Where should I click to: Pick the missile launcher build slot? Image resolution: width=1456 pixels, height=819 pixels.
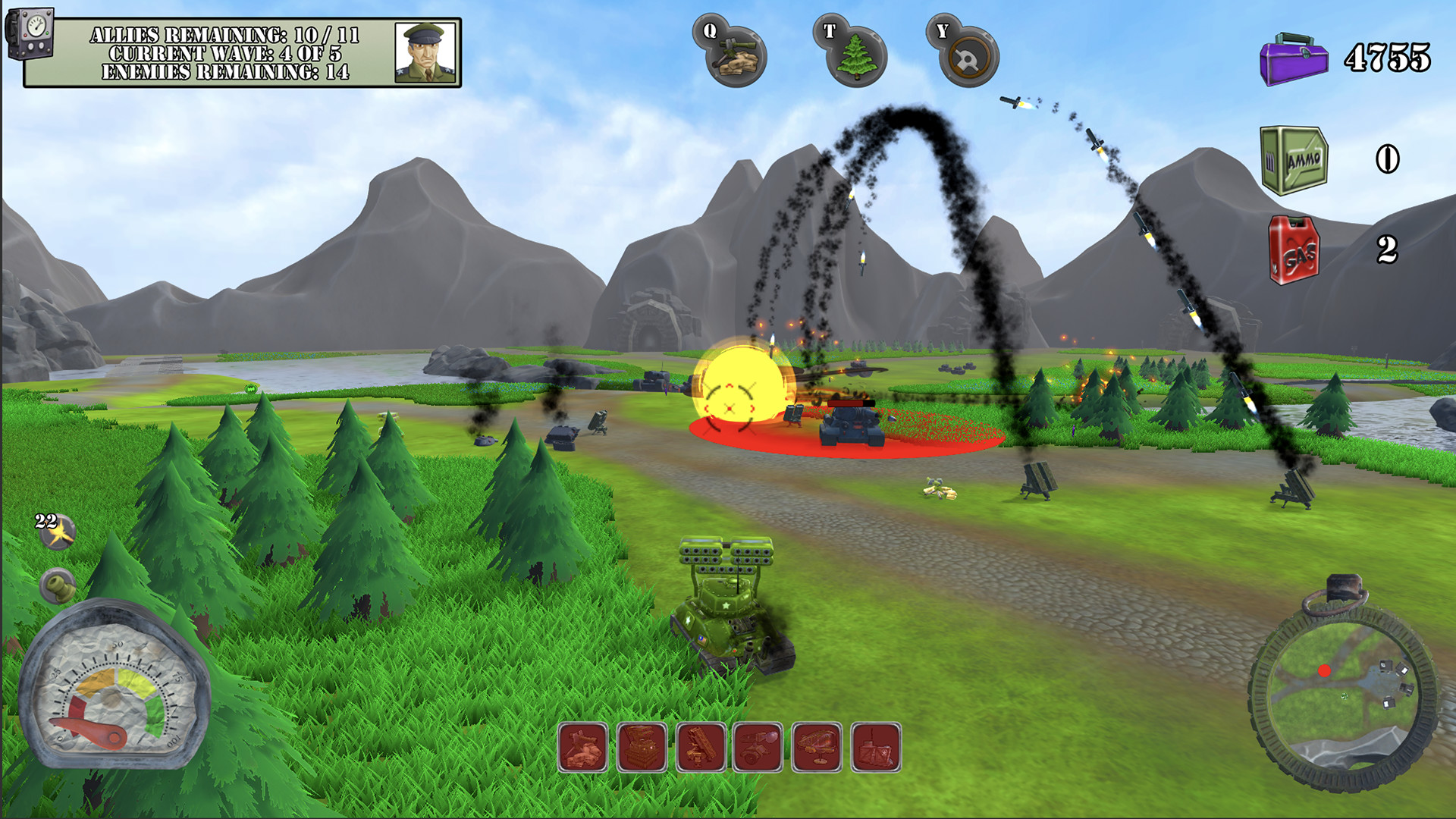point(701,748)
